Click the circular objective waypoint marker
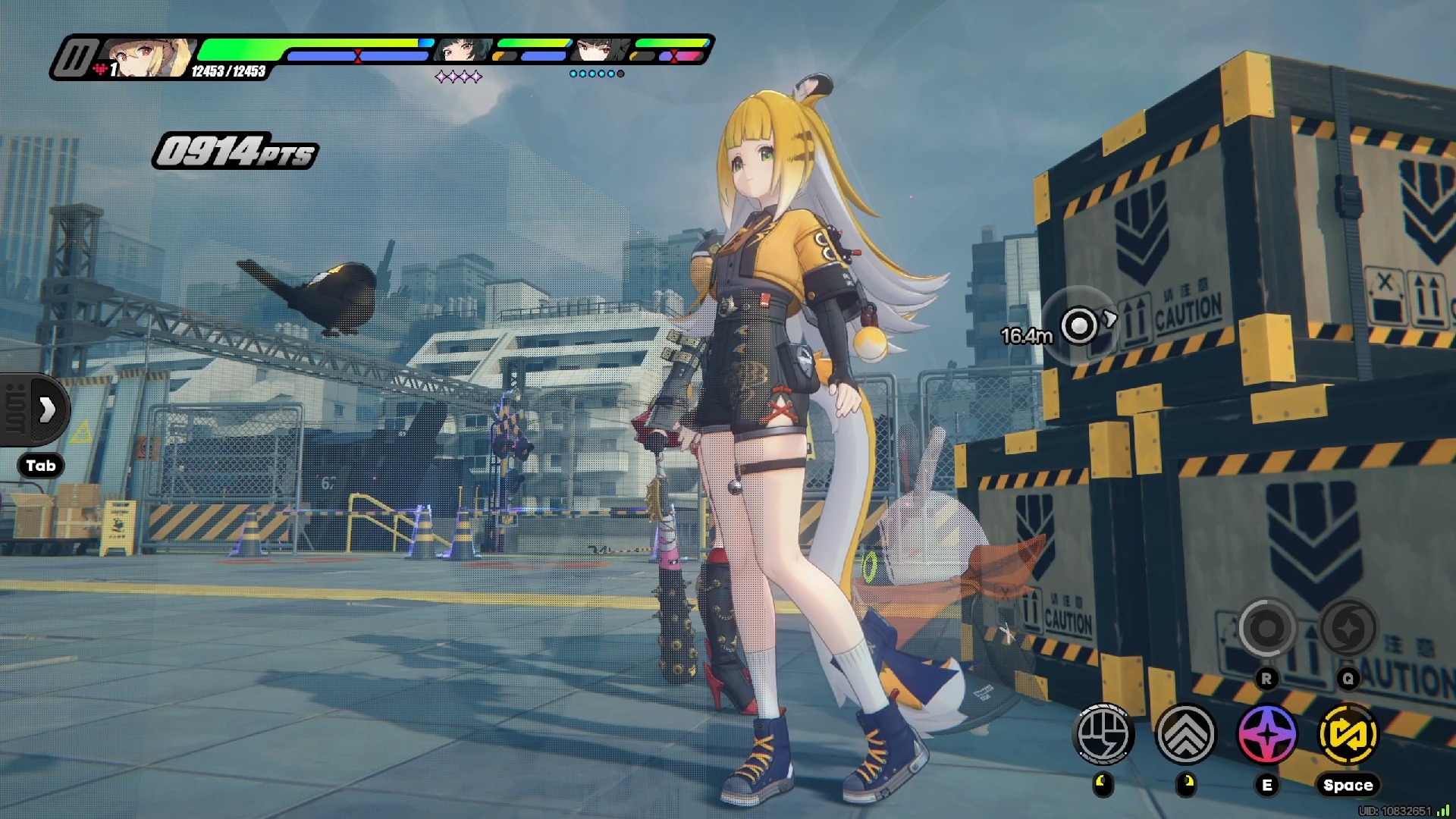Screen dimensions: 1456x819 [1078, 325]
